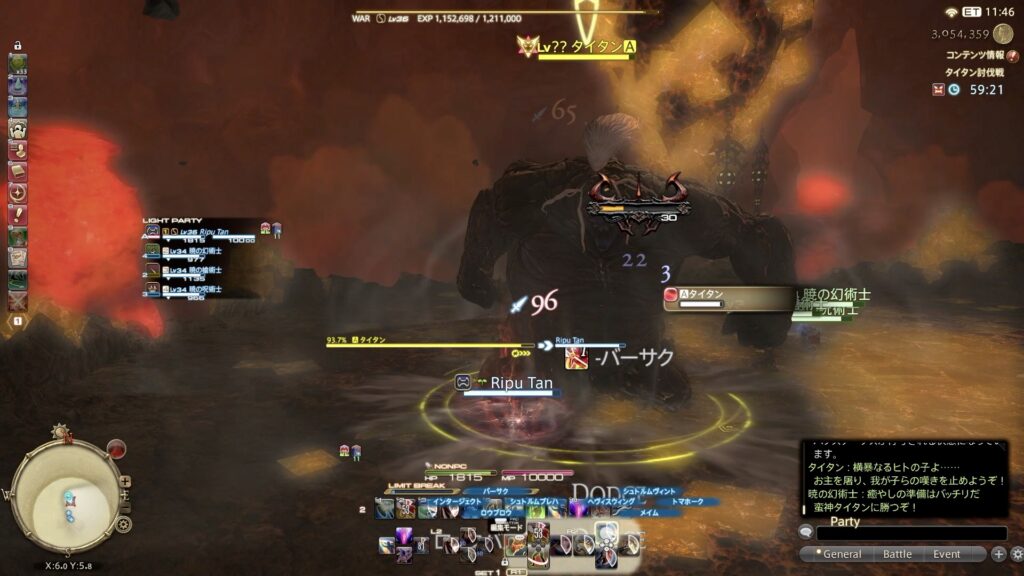Select the Event chat tab

coord(947,554)
